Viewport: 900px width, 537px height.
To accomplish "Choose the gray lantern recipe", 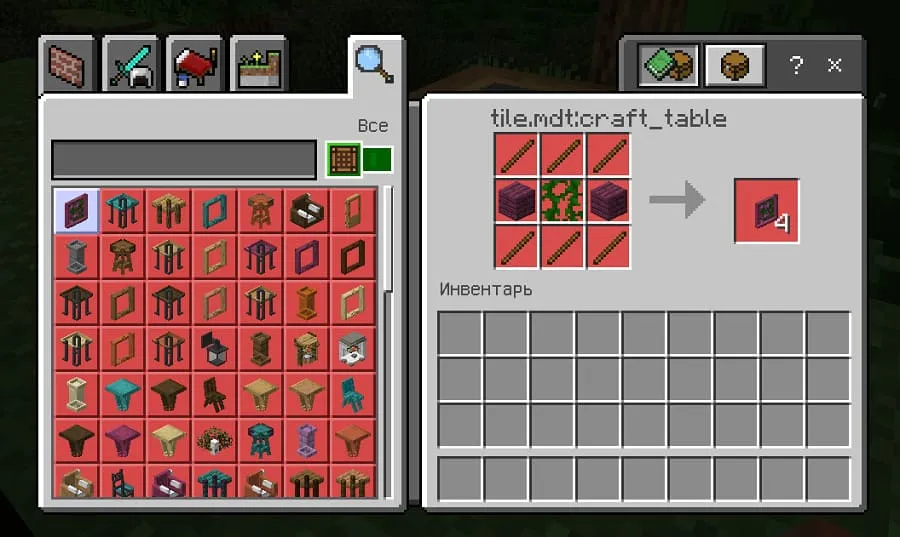I will point(214,349).
